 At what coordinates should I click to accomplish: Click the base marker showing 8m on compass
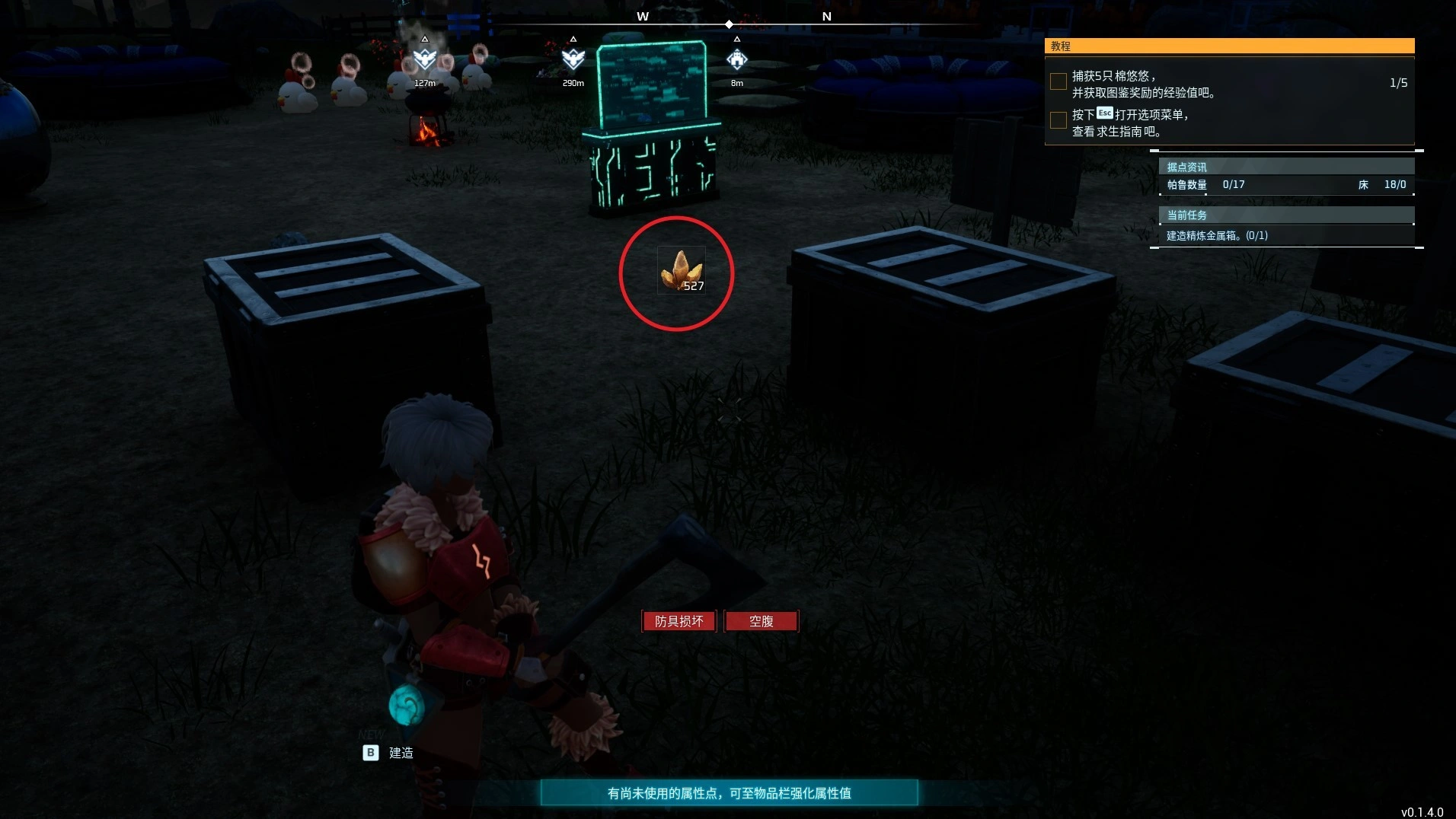coord(736,59)
